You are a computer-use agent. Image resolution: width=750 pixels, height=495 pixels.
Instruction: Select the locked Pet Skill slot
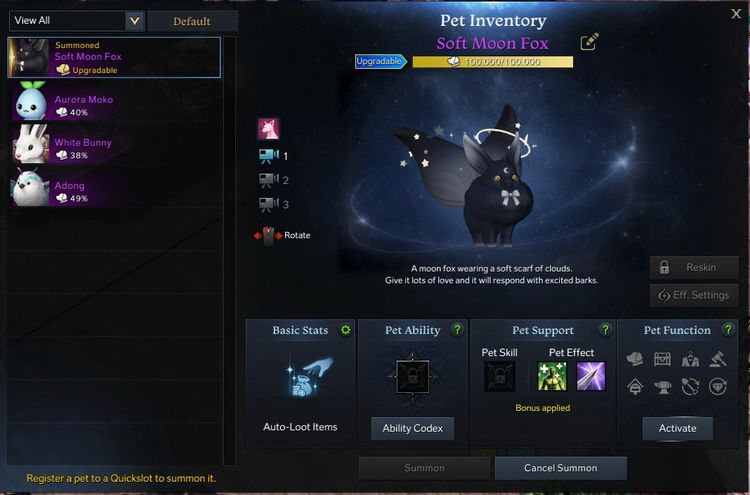499,376
